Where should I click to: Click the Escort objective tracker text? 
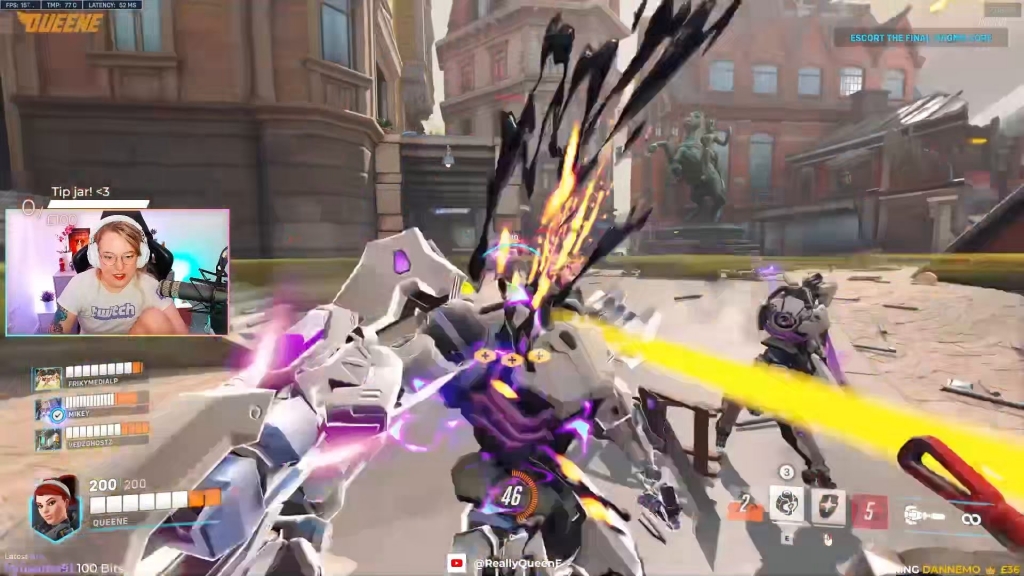pos(920,38)
